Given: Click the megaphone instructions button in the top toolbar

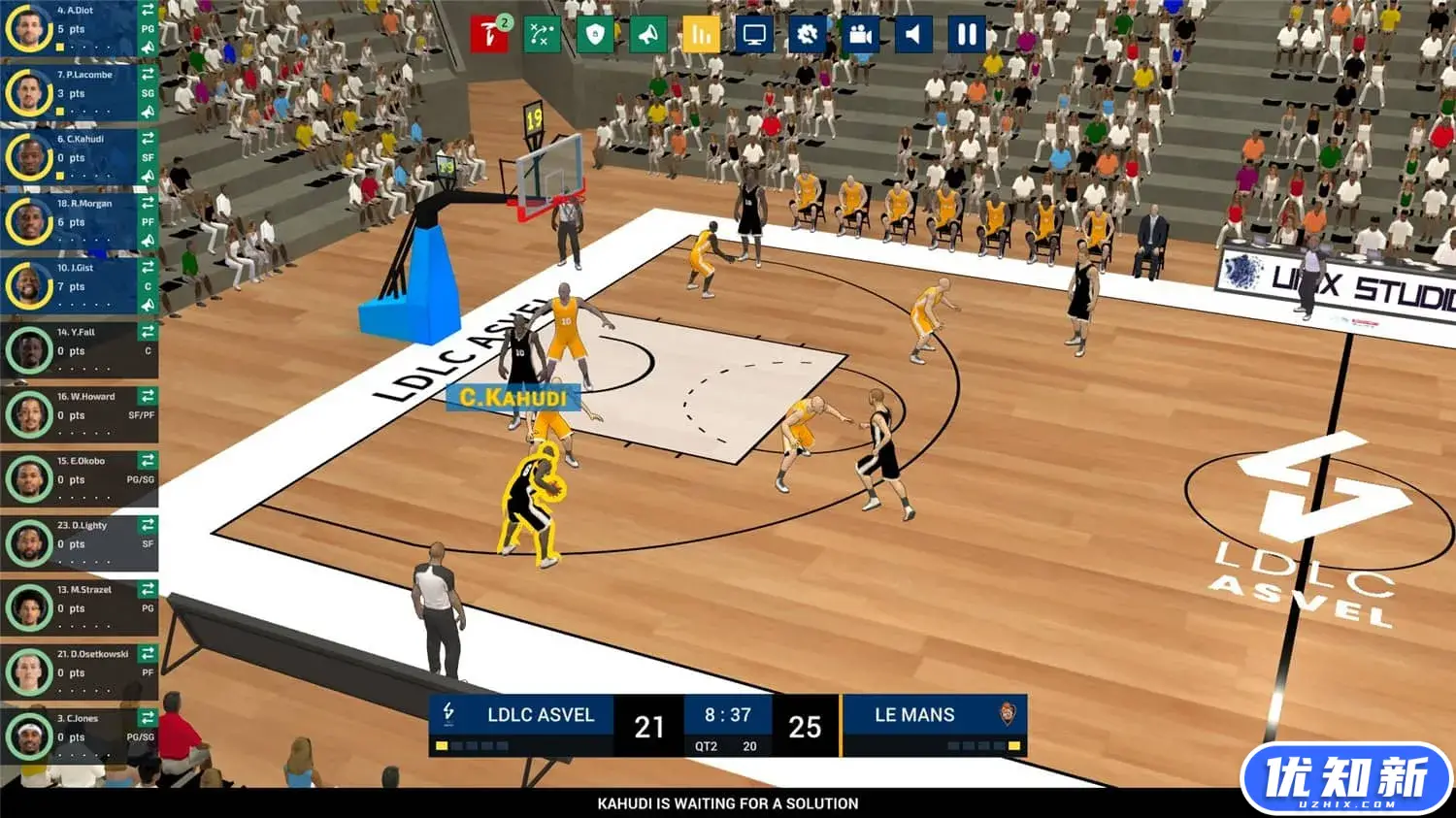Looking at the screenshot, I should pos(647,35).
